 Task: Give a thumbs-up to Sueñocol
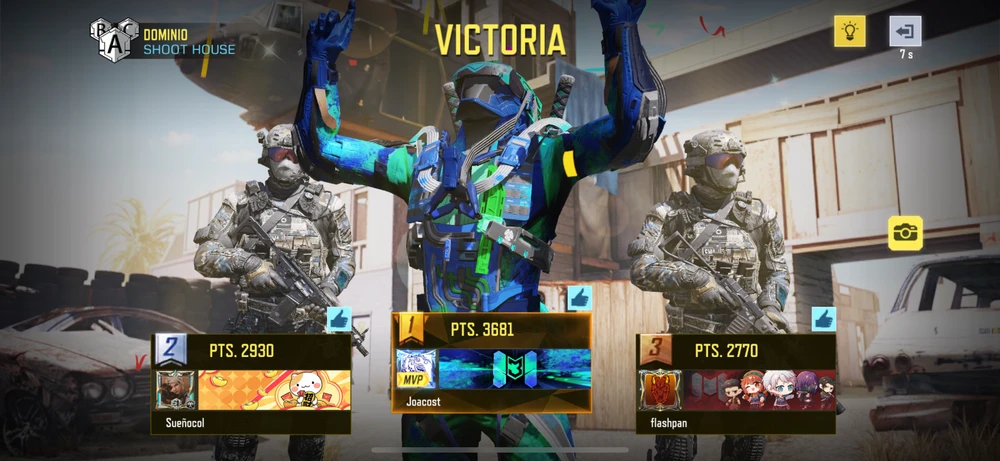[x=338, y=320]
